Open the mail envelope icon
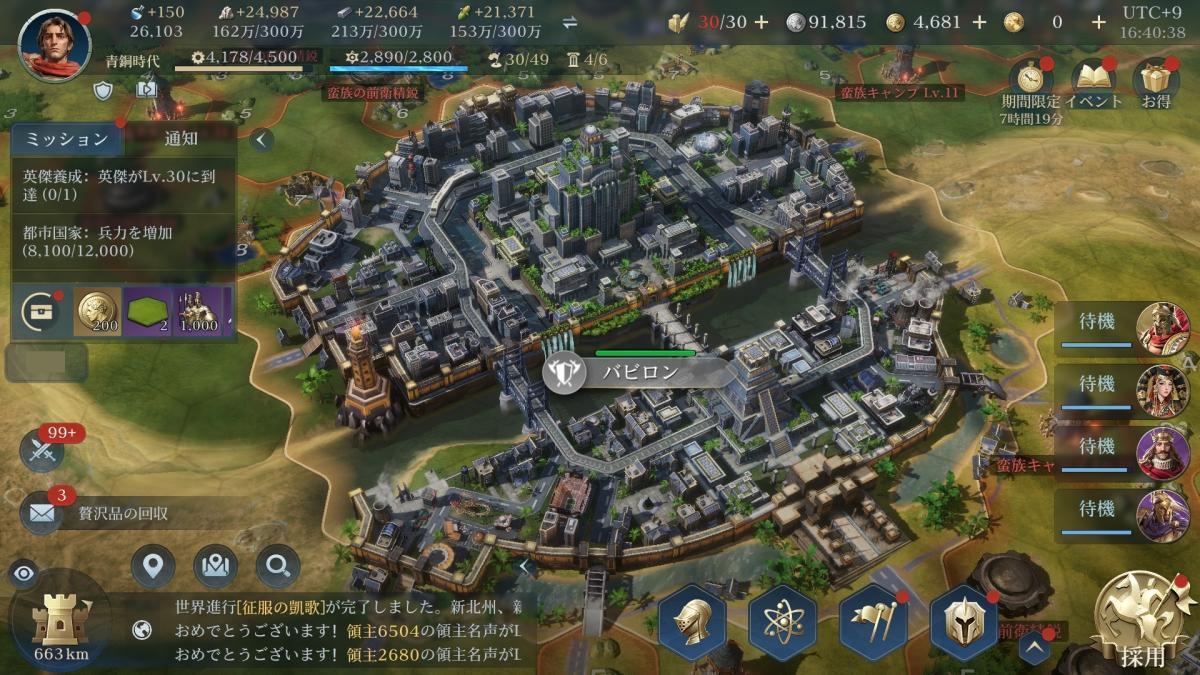The width and height of the screenshot is (1200, 675). pyautogui.click(x=42, y=513)
